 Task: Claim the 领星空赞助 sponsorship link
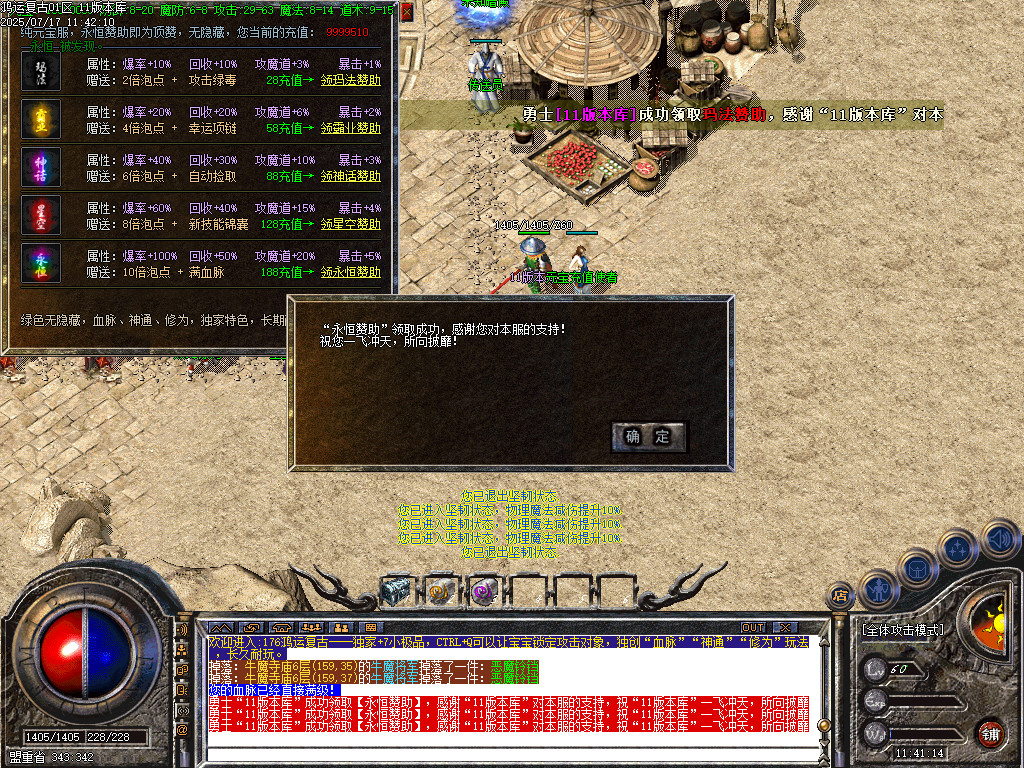point(350,224)
